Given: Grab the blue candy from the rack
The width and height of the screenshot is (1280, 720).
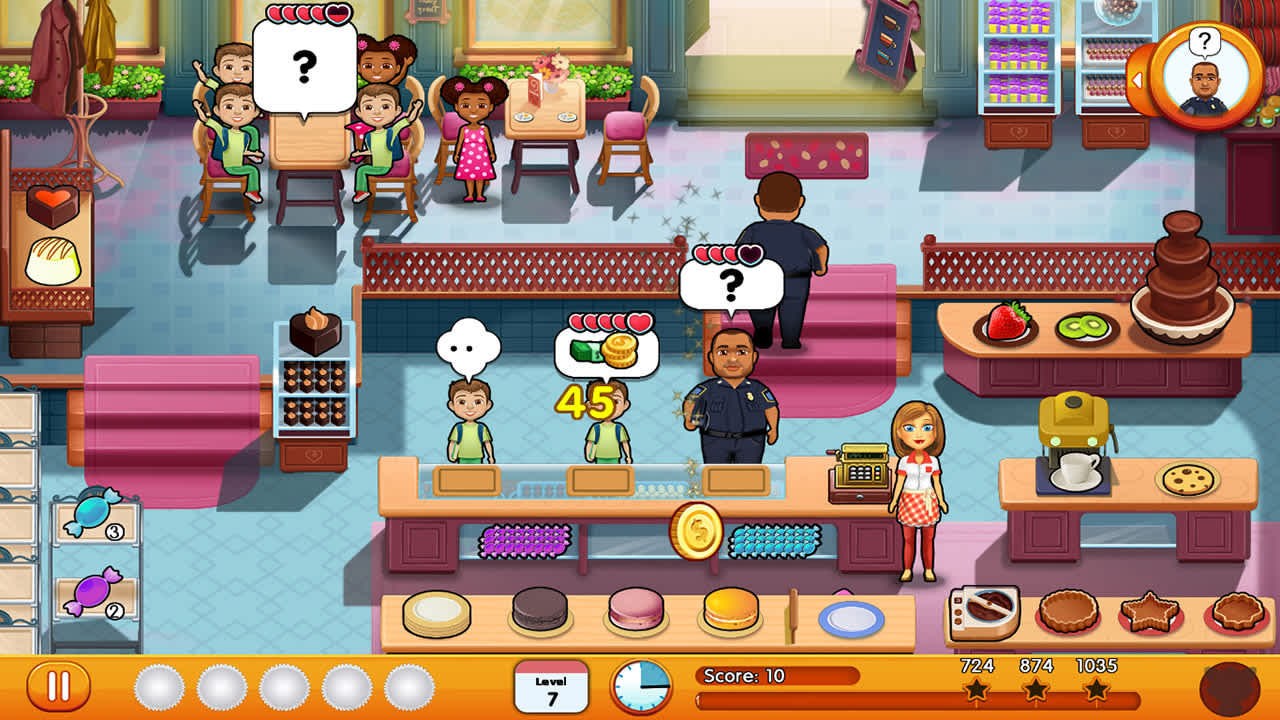Looking at the screenshot, I should click(90, 513).
